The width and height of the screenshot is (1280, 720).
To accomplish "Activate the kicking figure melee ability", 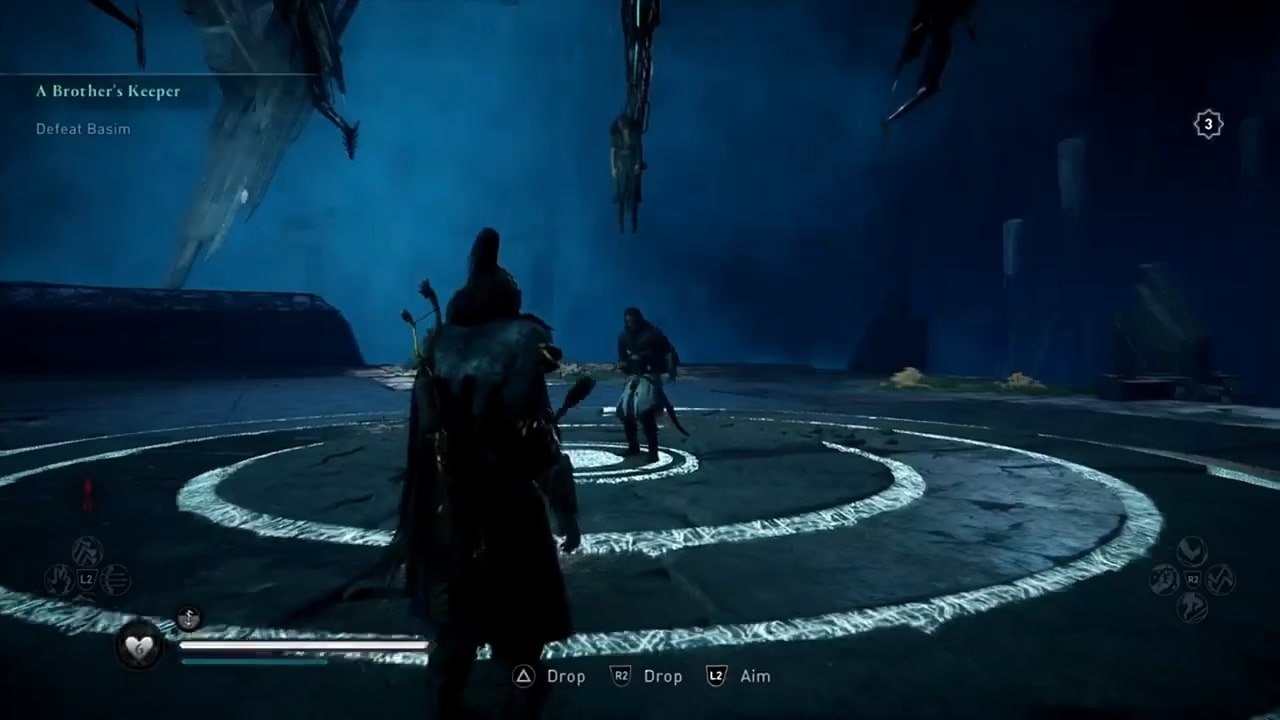I will [1192, 607].
